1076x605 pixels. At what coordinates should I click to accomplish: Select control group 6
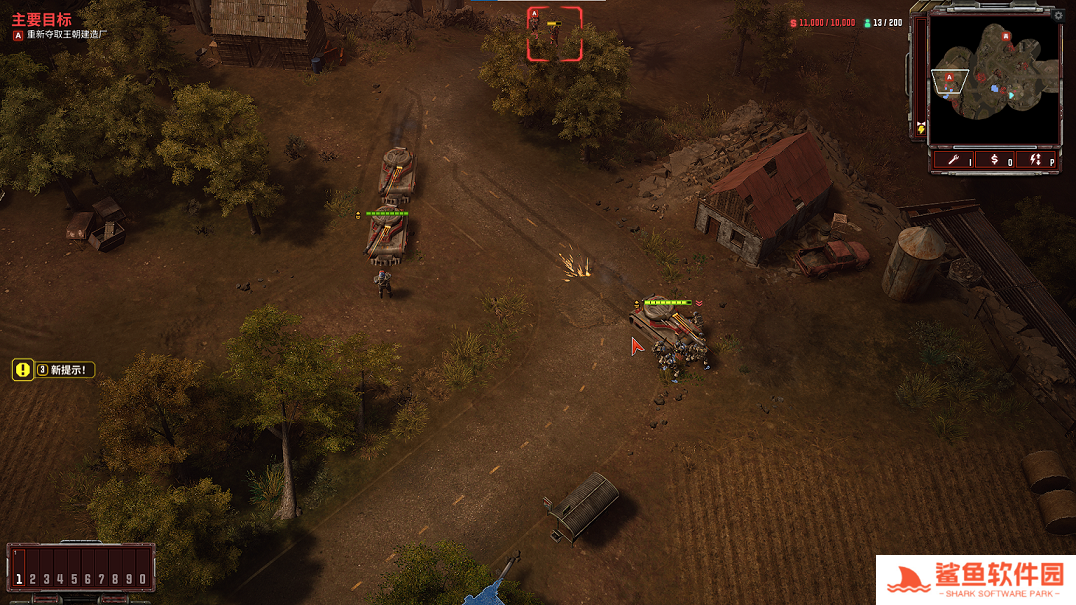(x=87, y=578)
